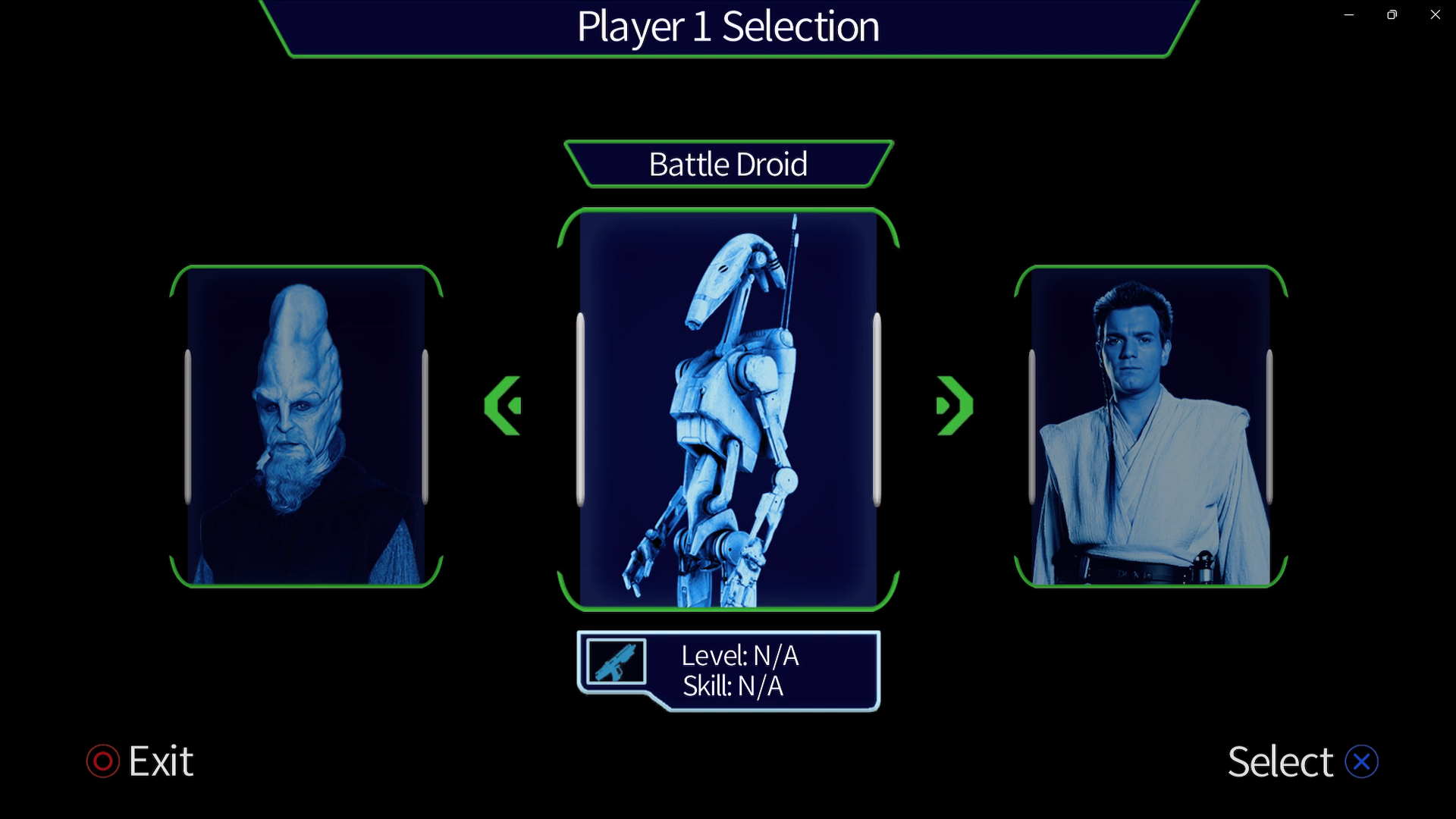Click the window minimize button

point(1349,14)
